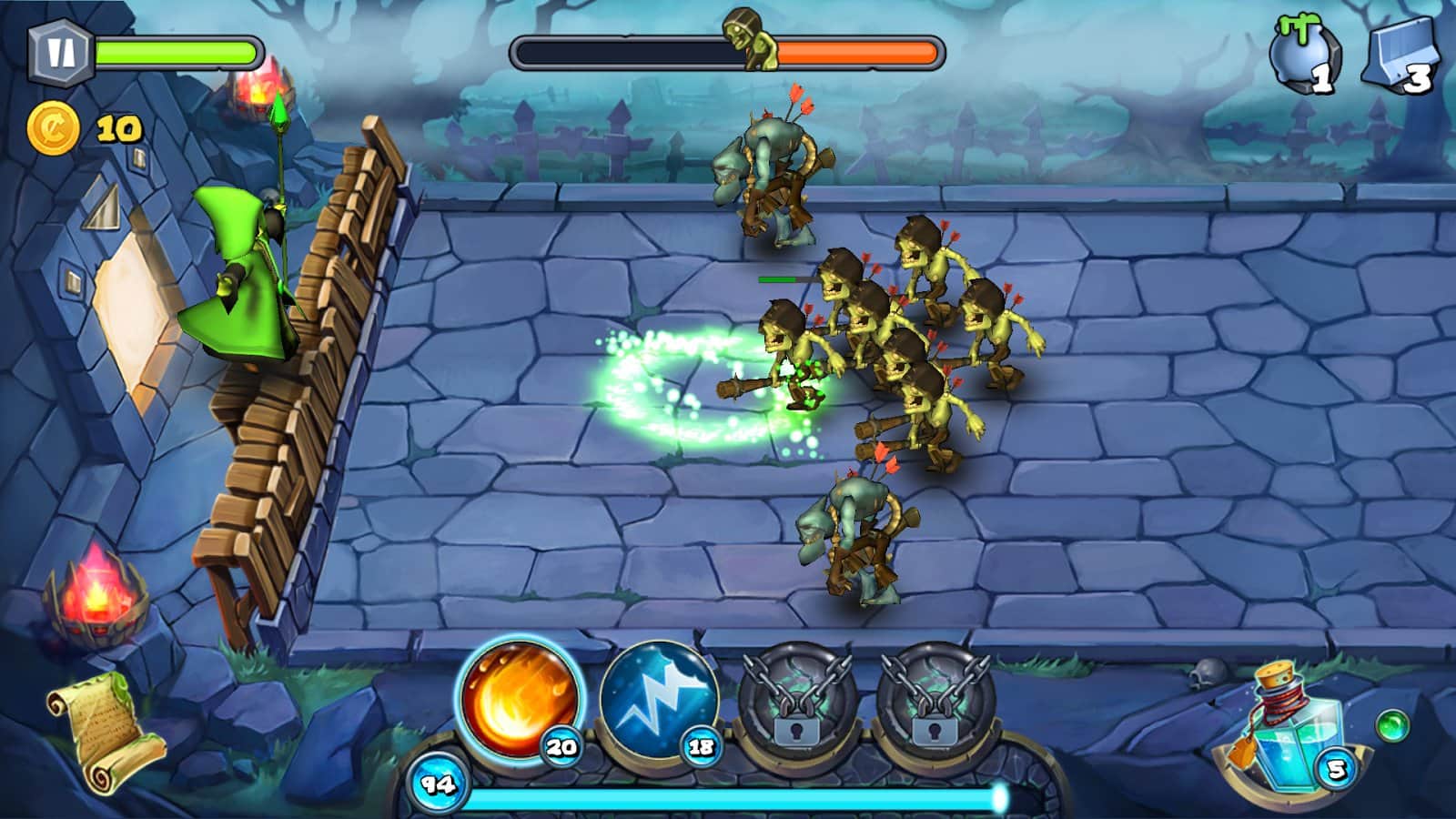Image resolution: width=1456 pixels, height=819 pixels.
Task: Cast the fireball spell
Action: [521, 706]
